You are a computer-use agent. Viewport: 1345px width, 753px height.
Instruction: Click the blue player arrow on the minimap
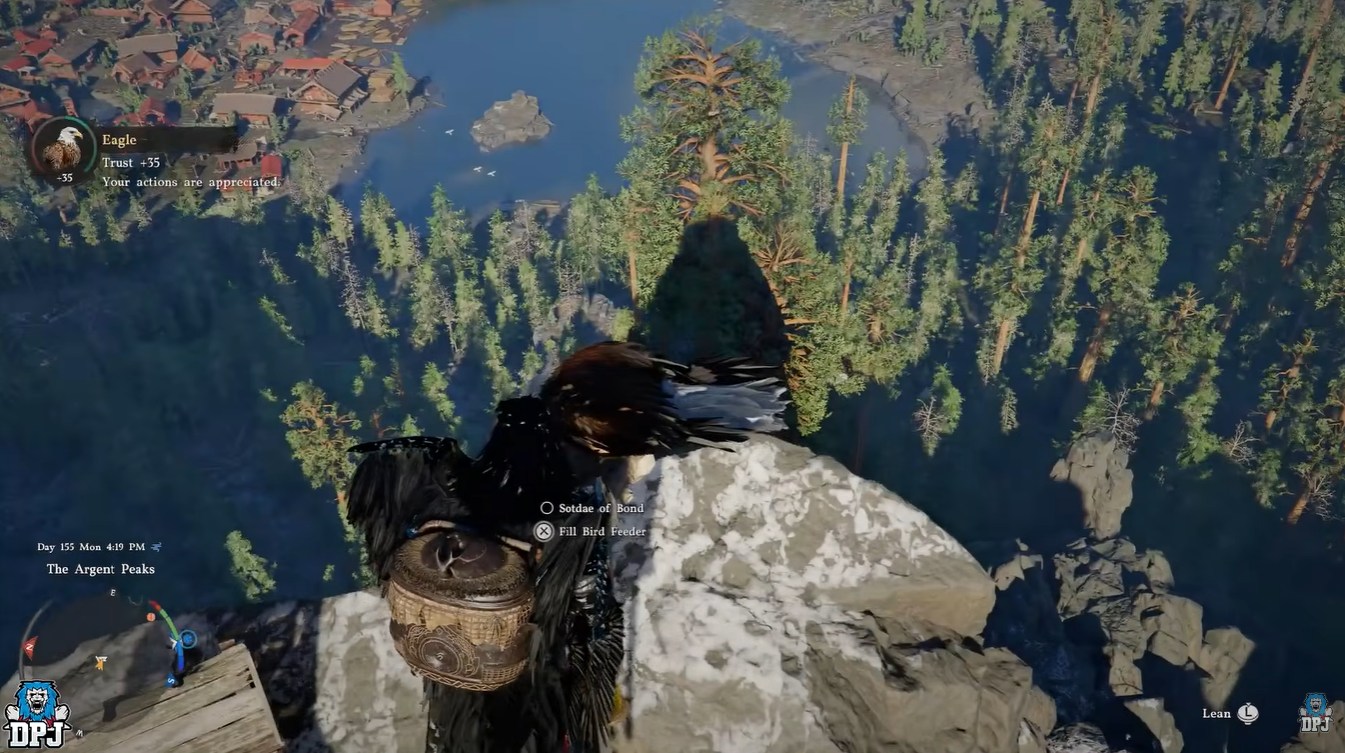click(175, 641)
